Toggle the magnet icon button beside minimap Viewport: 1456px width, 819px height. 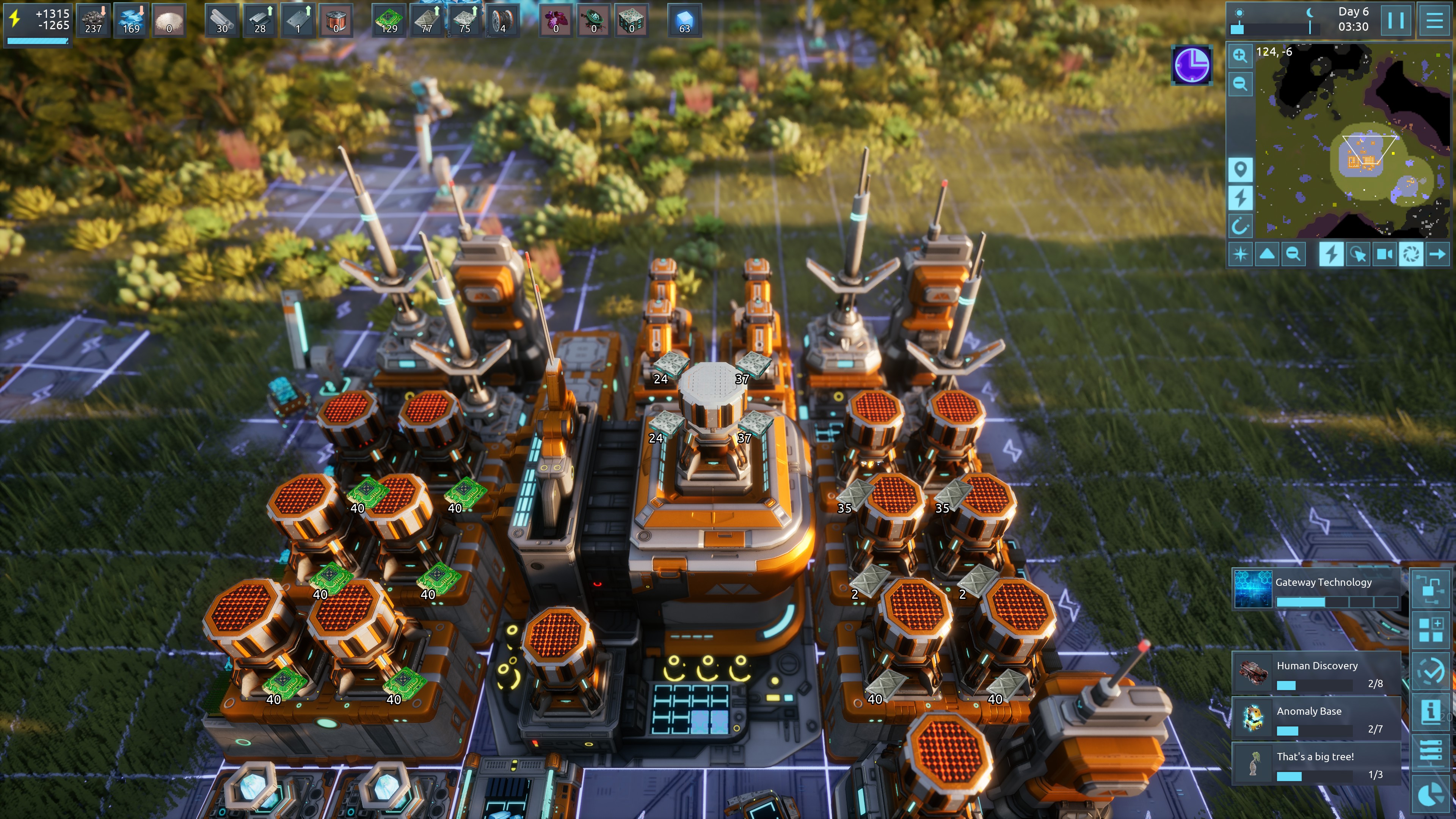[1240, 227]
